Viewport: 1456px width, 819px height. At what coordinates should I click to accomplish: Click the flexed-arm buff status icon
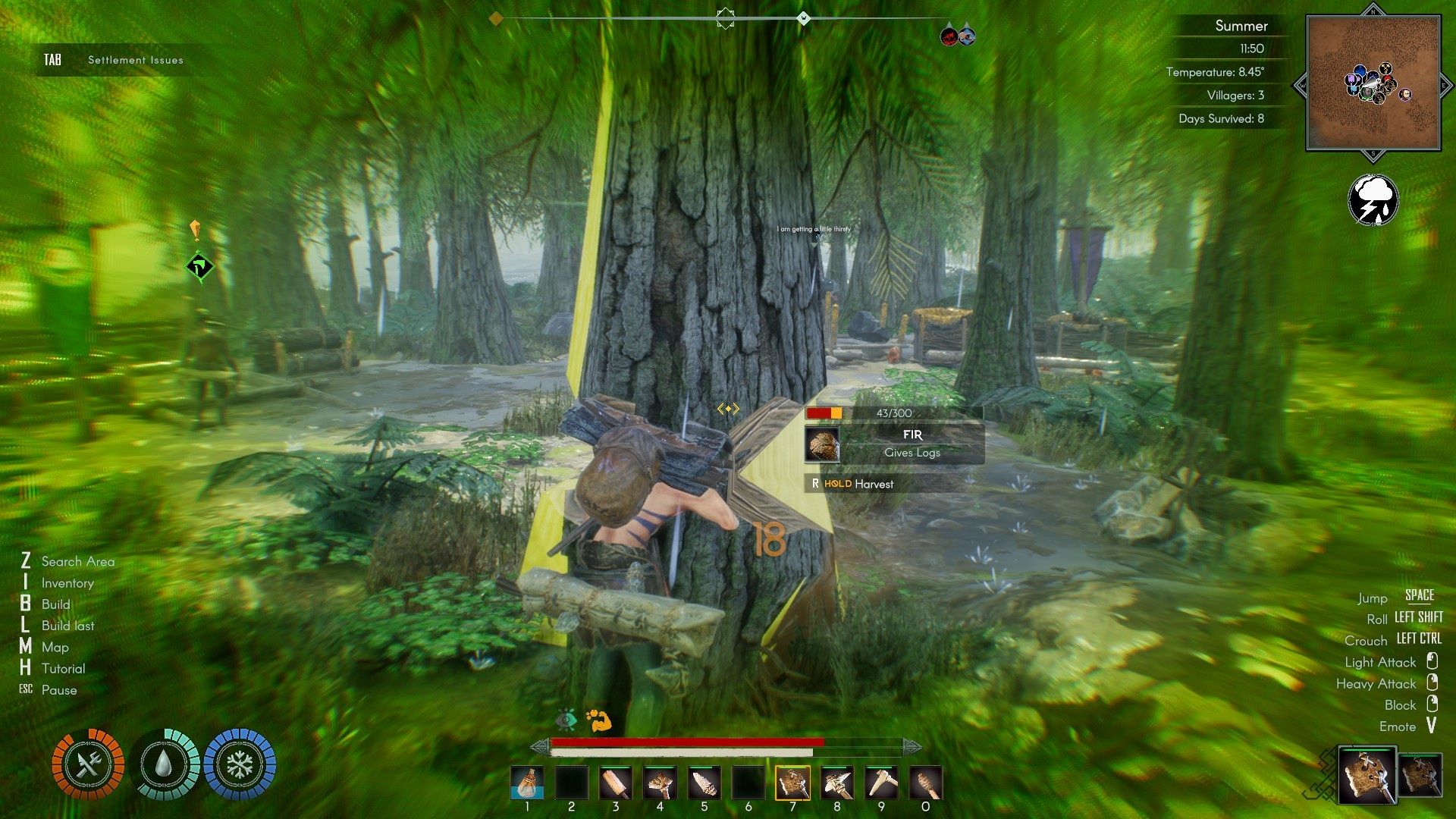tap(598, 720)
